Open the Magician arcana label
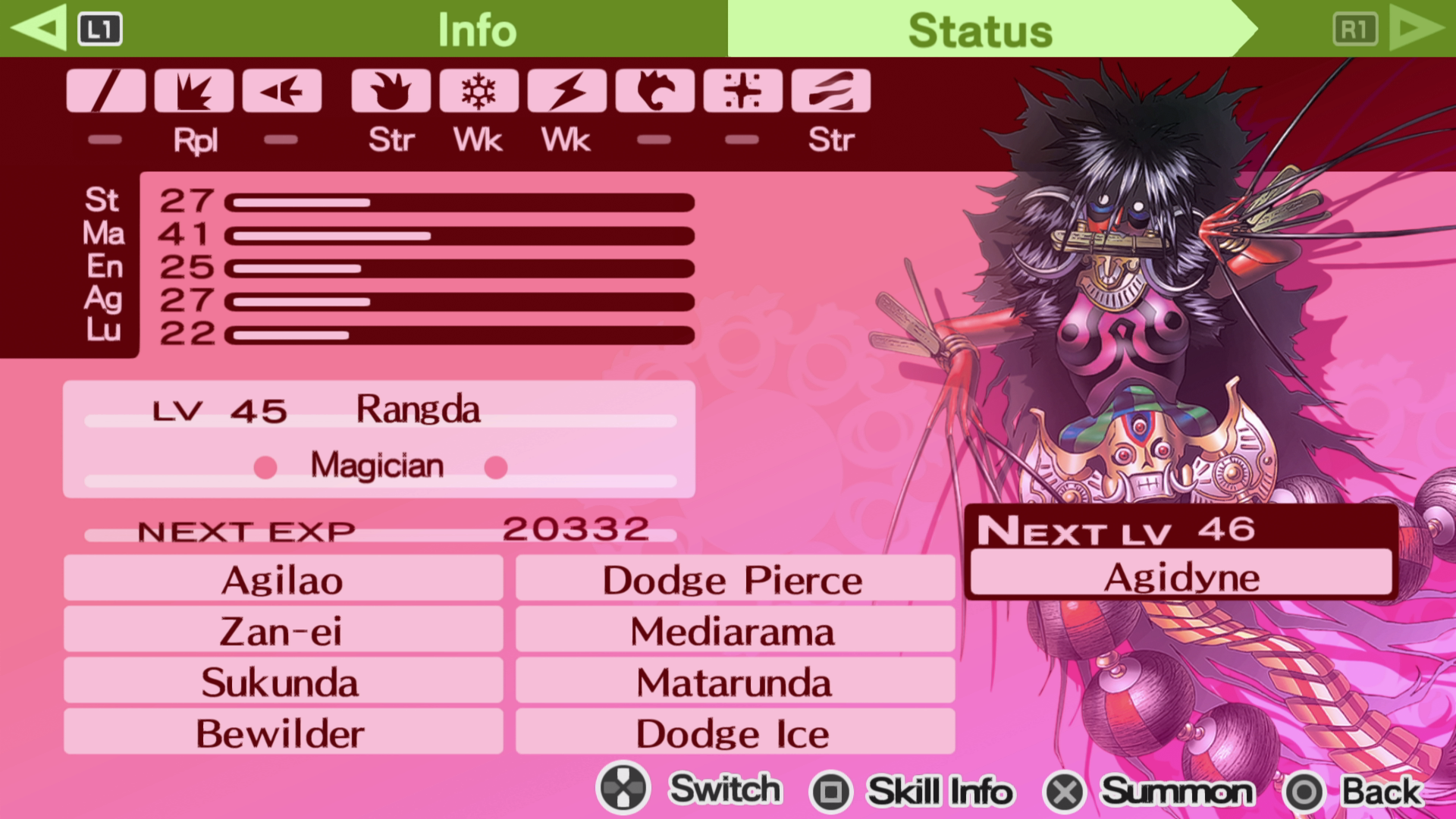This screenshot has width=1456, height=819. coord(378,466)
